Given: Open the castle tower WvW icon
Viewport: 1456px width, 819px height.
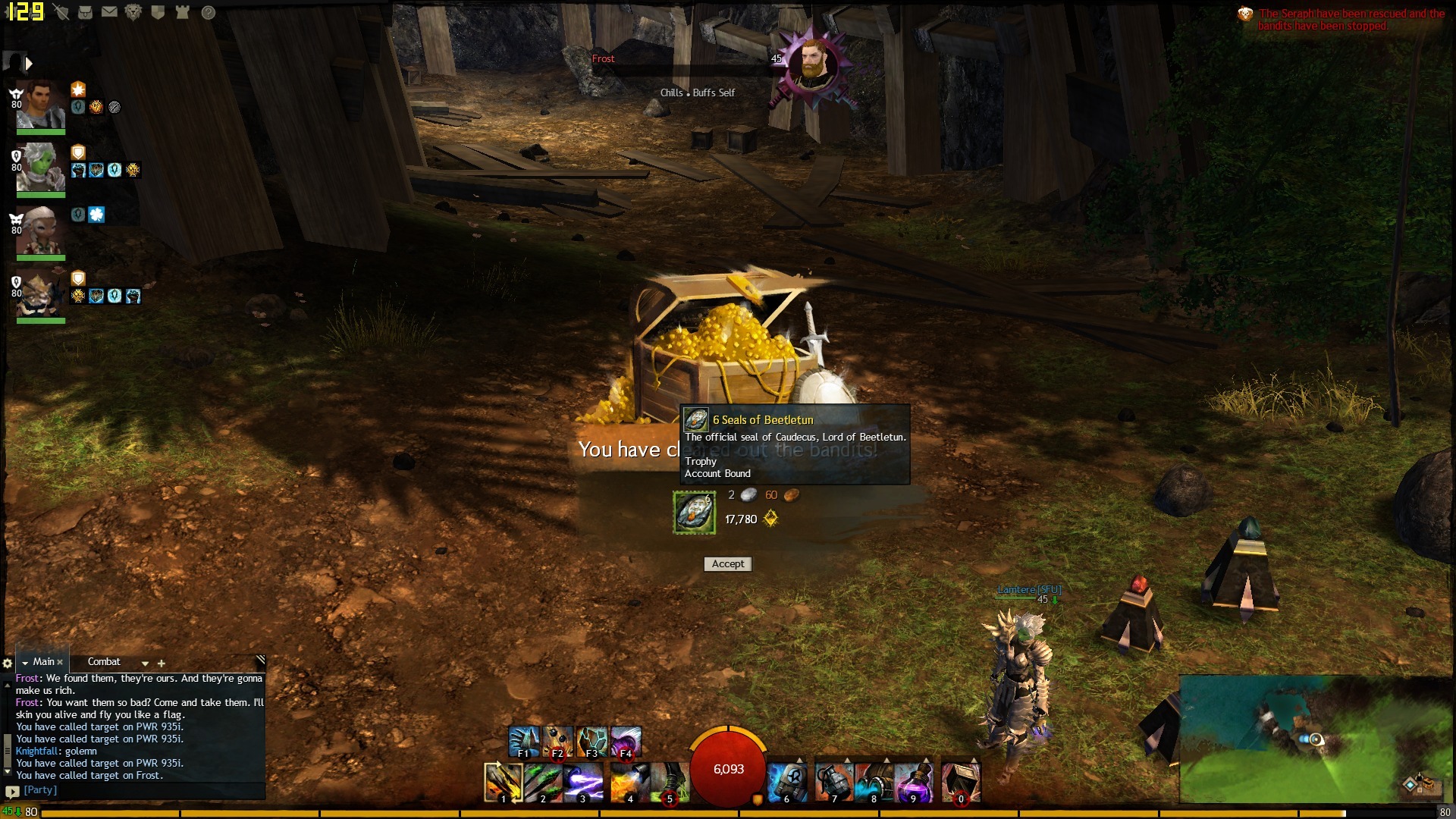Looking at the screenshot, I should coord(182,12).
